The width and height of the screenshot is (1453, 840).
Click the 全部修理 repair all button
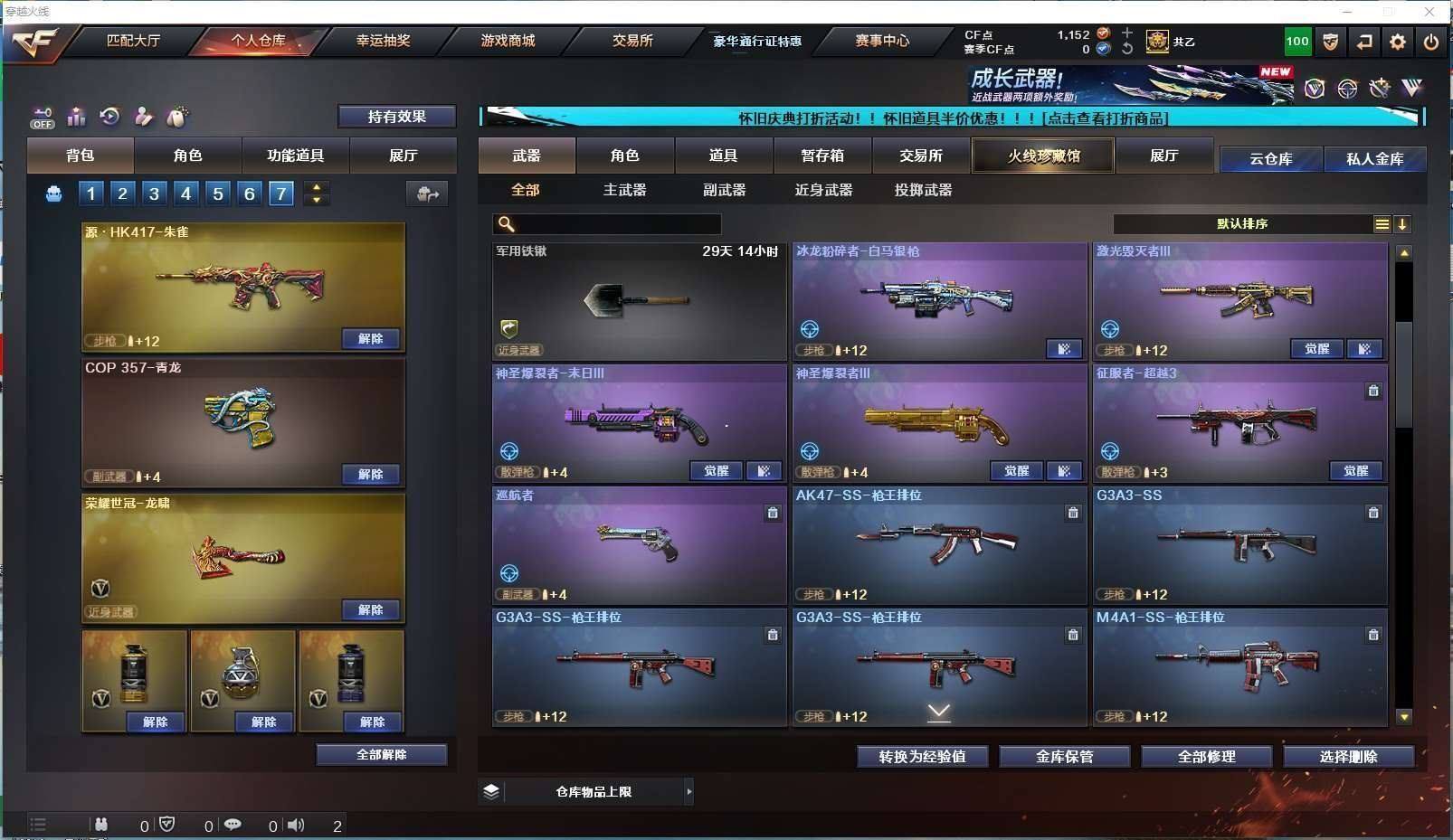pyautogui.click(x=1206, y=756)
